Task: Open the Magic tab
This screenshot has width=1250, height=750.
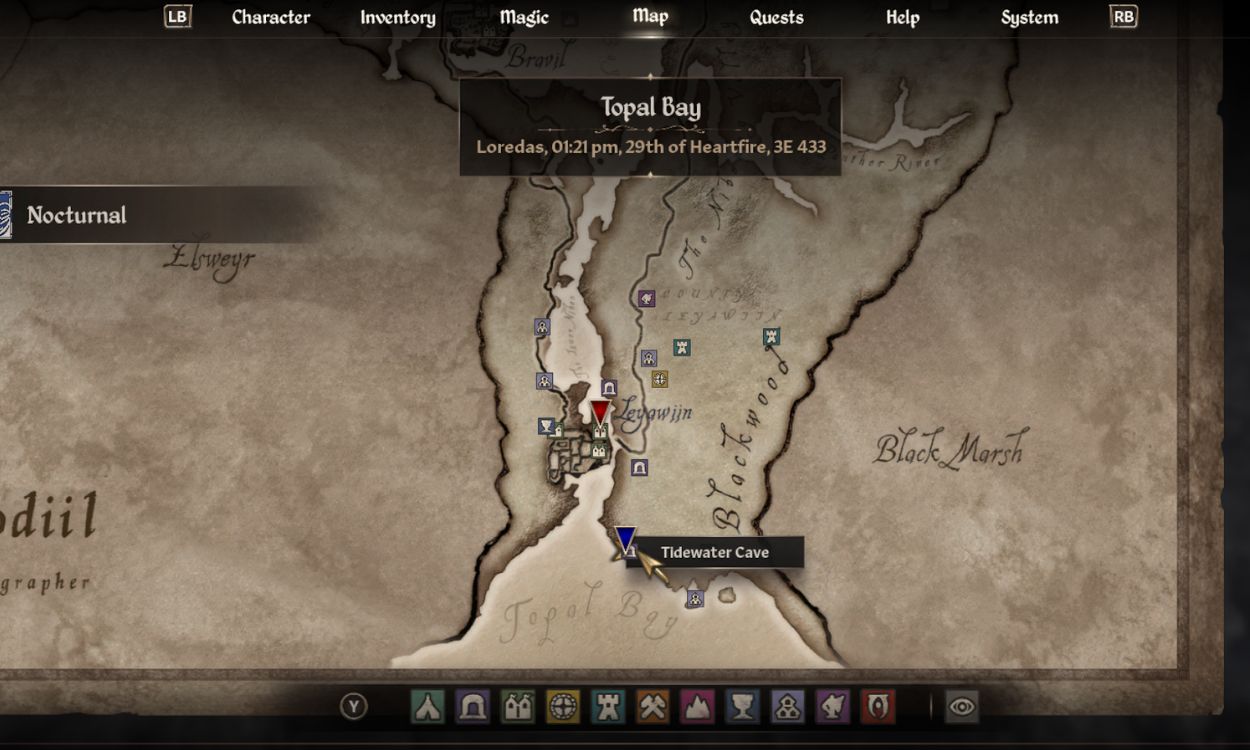Action: pyautogui.click(x=524, y=17)
